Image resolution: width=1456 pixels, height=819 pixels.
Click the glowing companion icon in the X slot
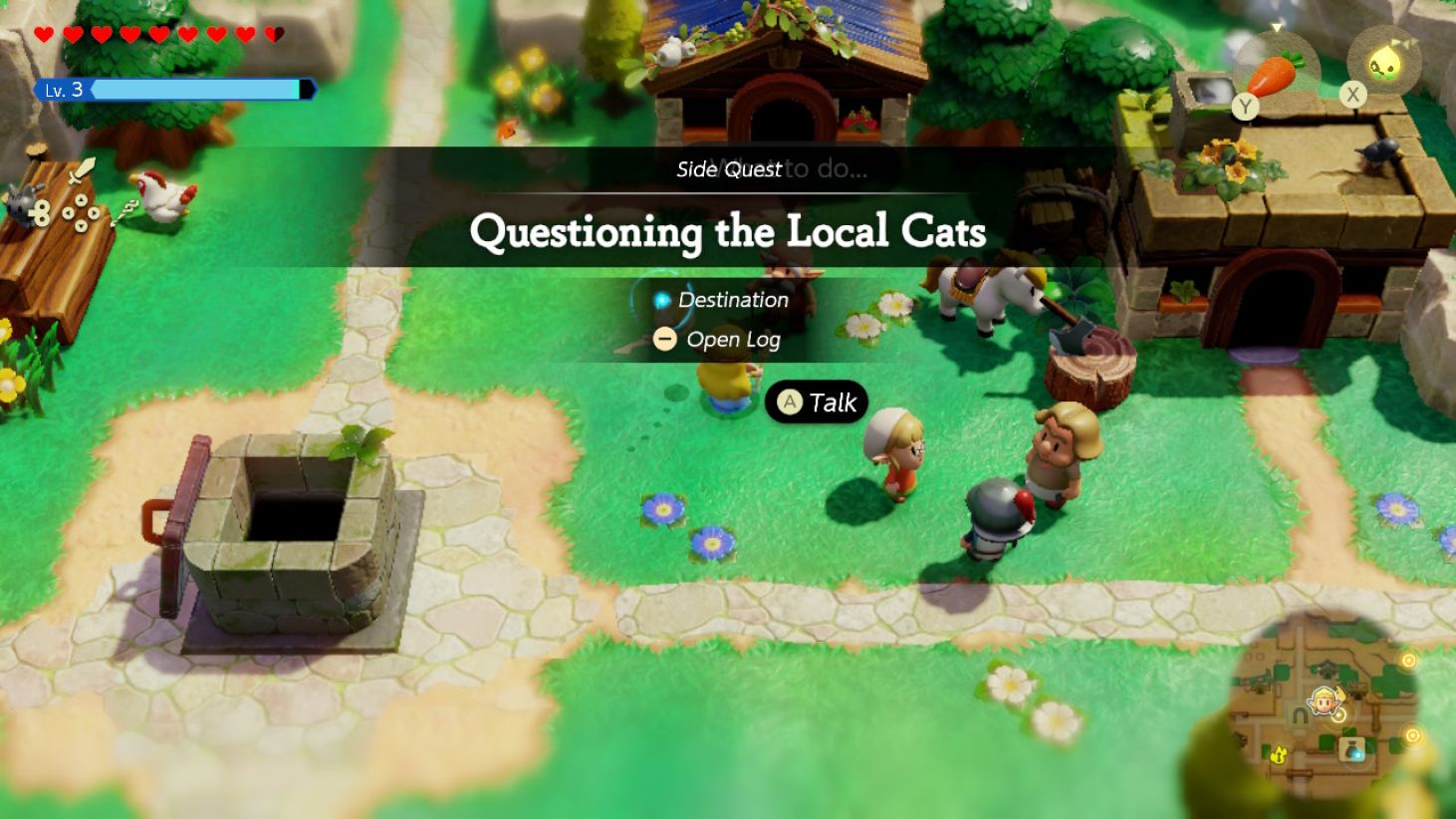(1382, 62)
